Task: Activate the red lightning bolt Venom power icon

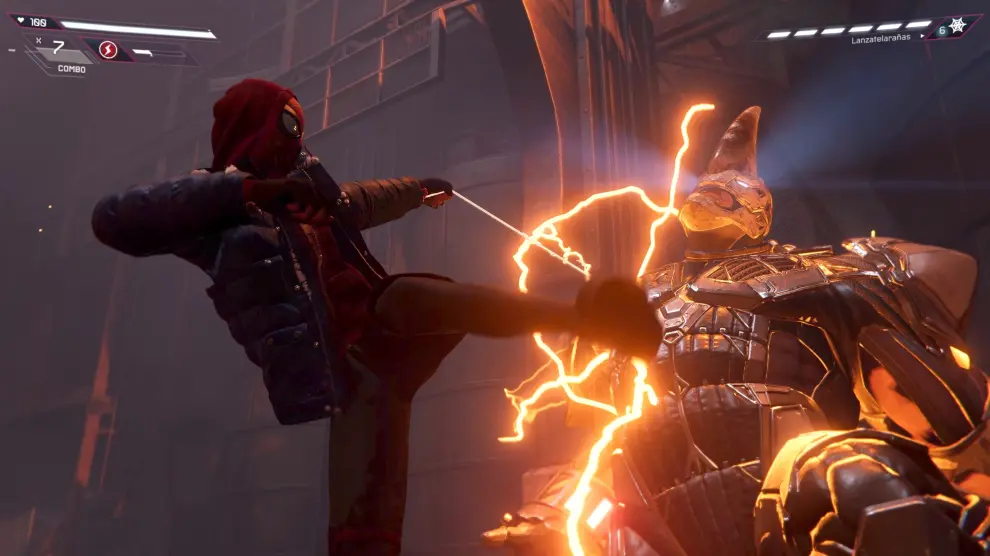Action: pos(108,50)
